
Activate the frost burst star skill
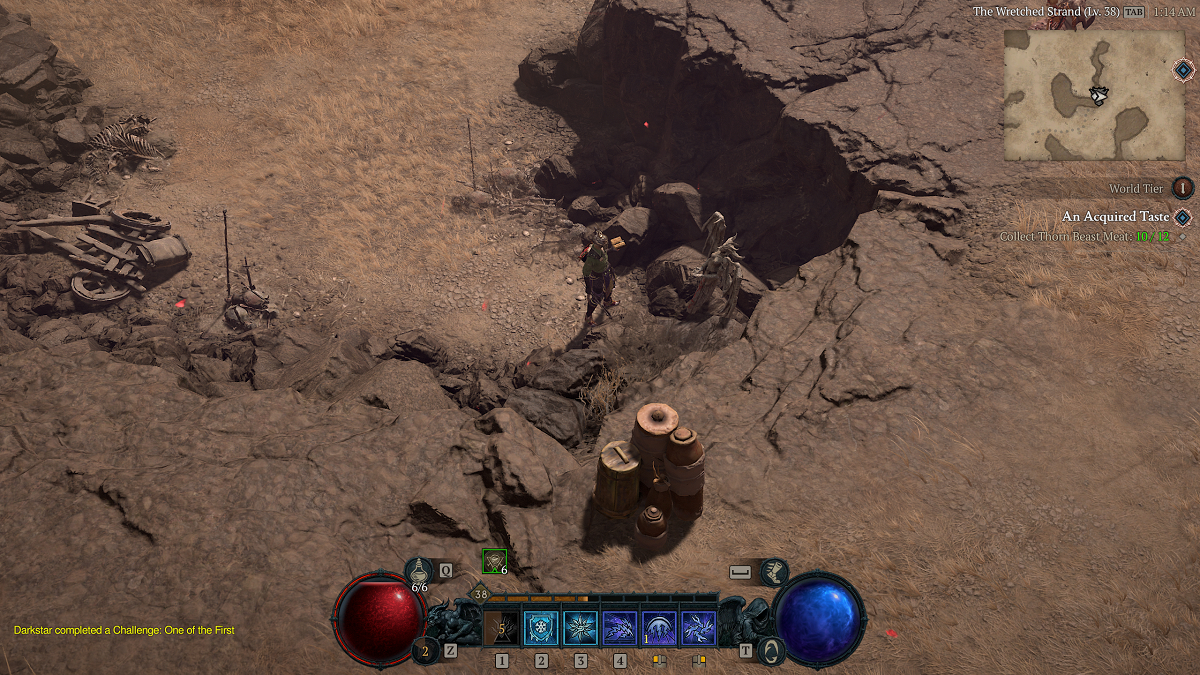580,629
